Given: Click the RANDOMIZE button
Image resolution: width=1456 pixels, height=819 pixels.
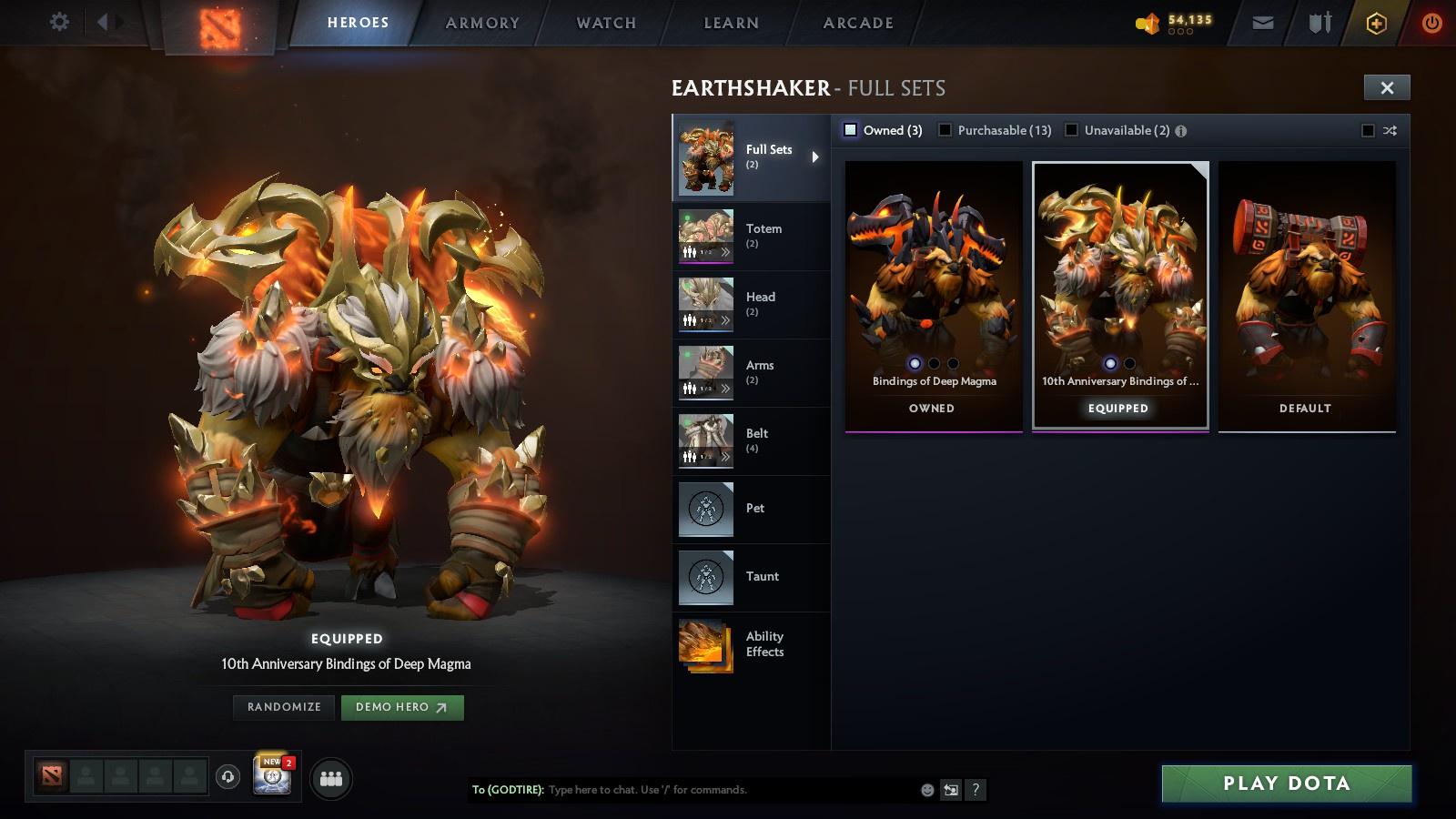Looking at the screenshot, I should 283,707.
